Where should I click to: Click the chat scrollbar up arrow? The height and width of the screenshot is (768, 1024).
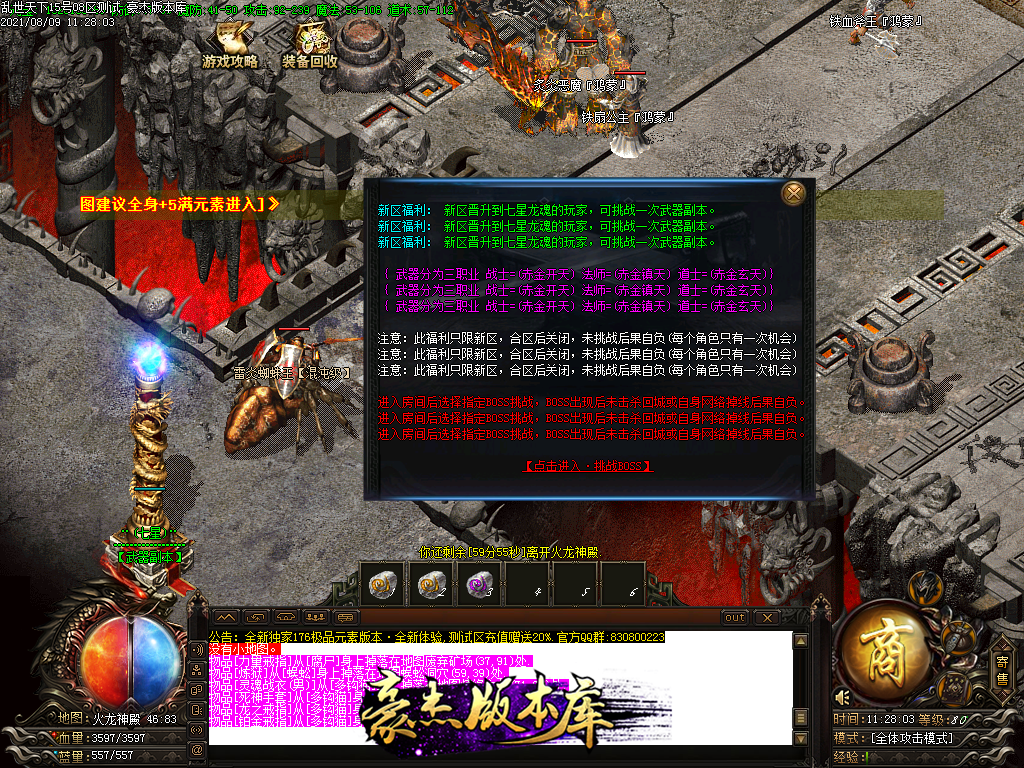(799, 640)
